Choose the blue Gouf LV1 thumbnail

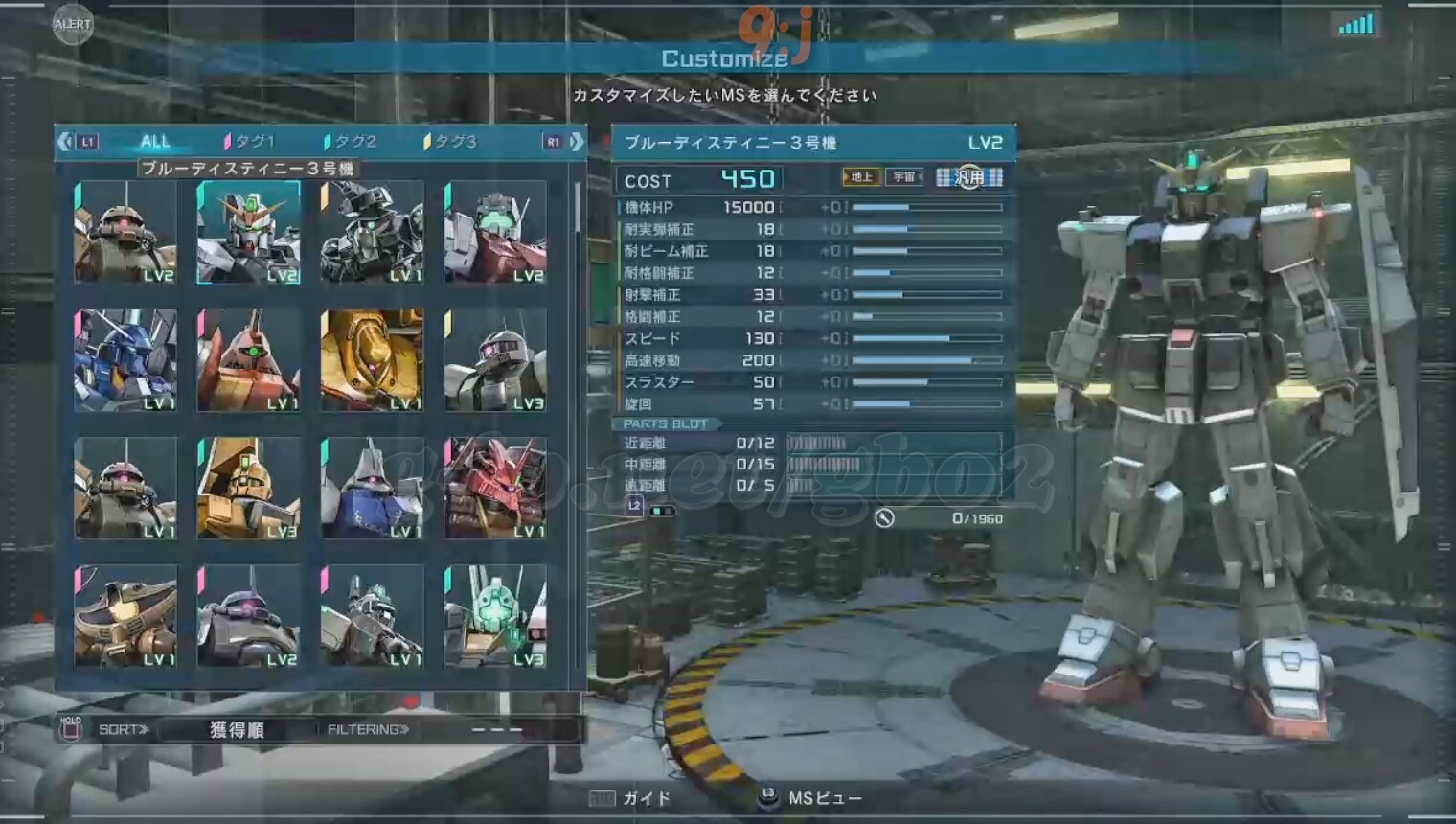click(372, 488)
